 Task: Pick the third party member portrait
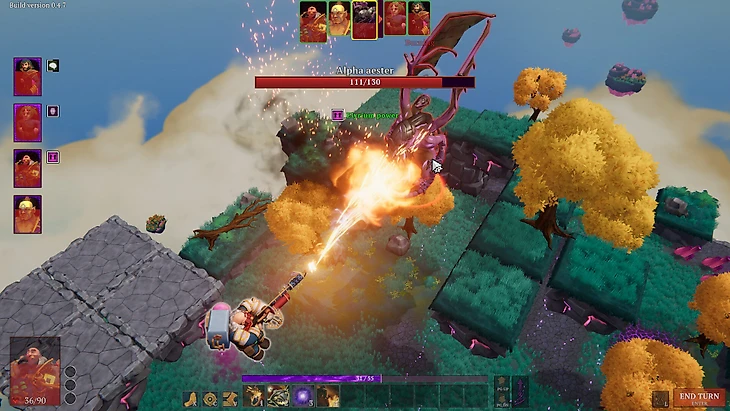point(27,168)
